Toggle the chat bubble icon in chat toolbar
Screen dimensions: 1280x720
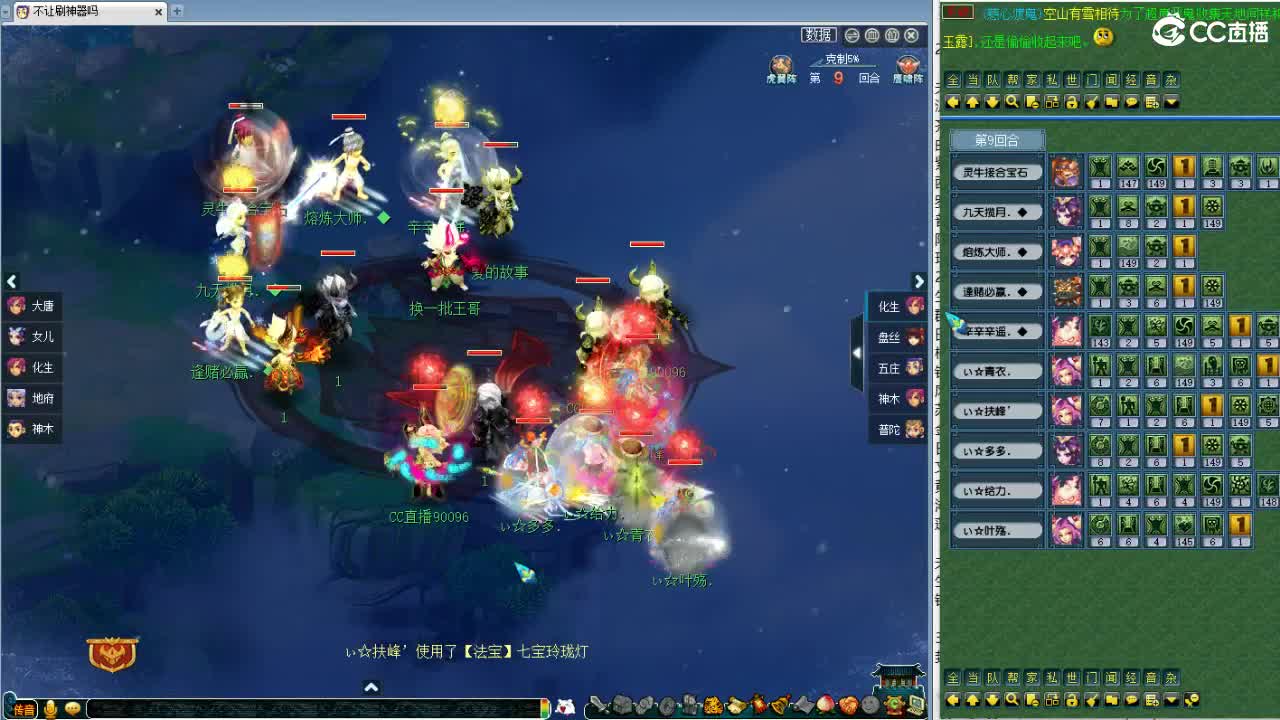click(x=1131, y=102)
